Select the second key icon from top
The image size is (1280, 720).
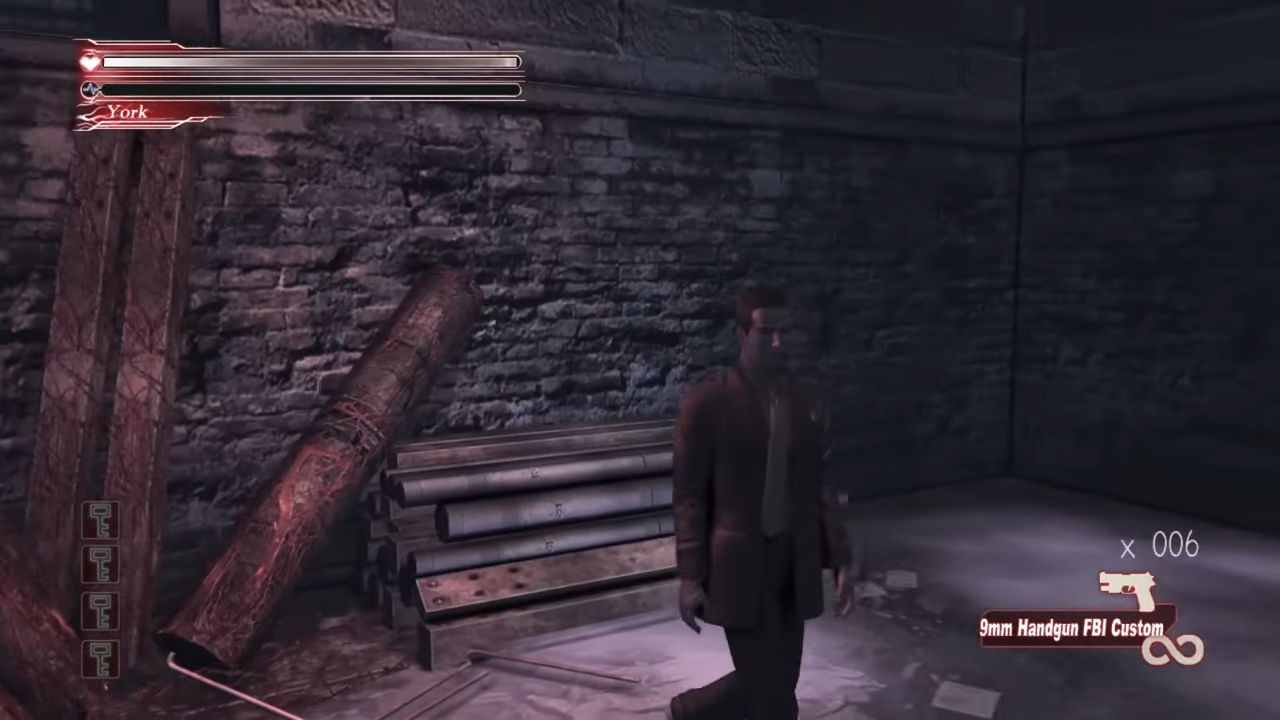pyautogui.click(x=100, y=564)
